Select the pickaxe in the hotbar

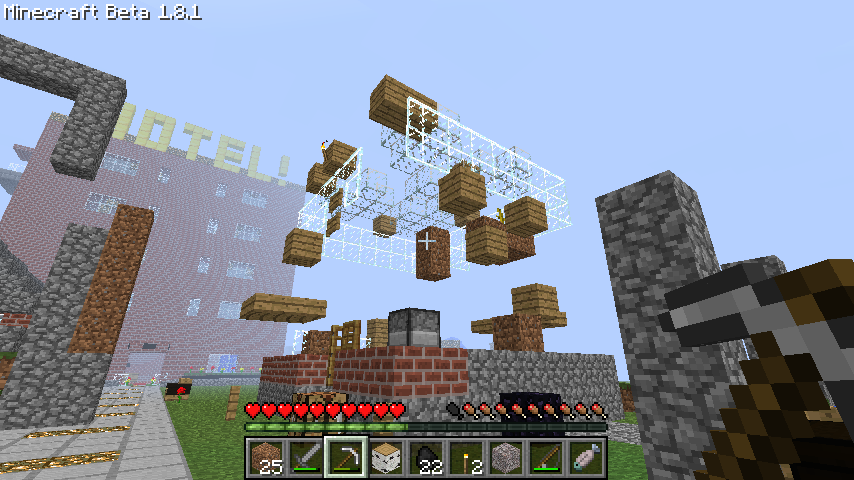[347, 457]
